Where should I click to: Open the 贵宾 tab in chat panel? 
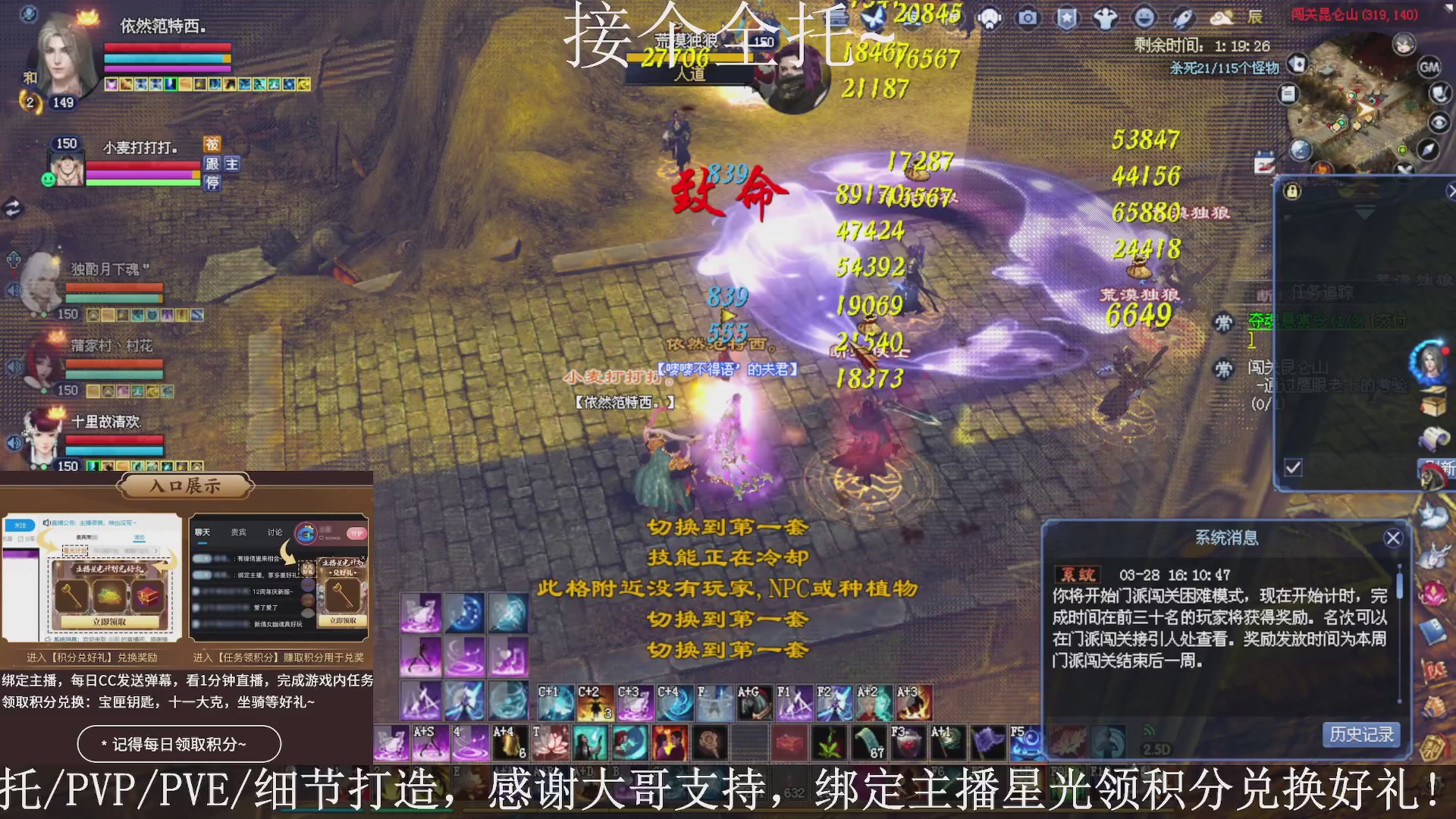coord(238,532)
